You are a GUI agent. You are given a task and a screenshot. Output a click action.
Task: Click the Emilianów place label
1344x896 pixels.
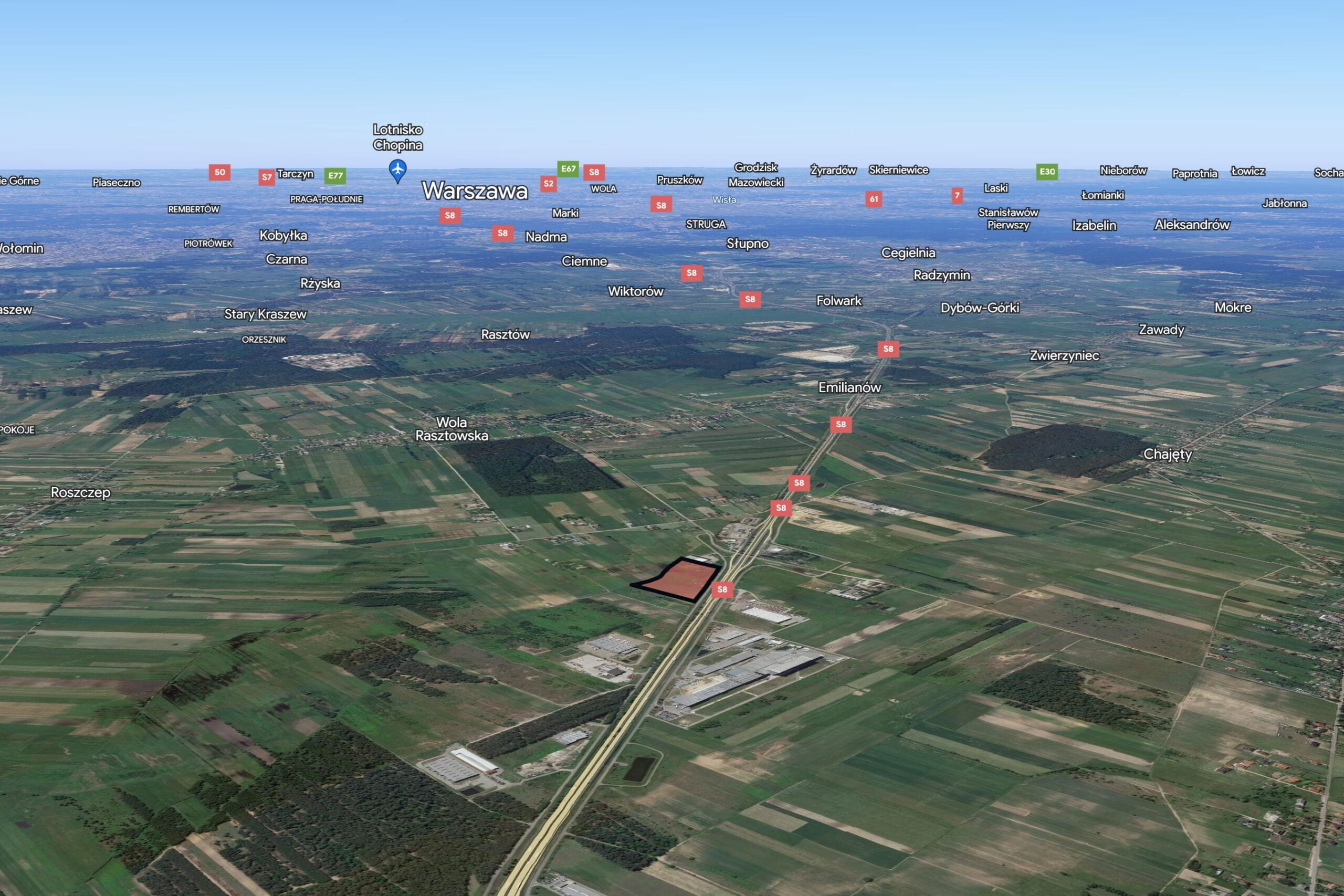tap(850, 387)
